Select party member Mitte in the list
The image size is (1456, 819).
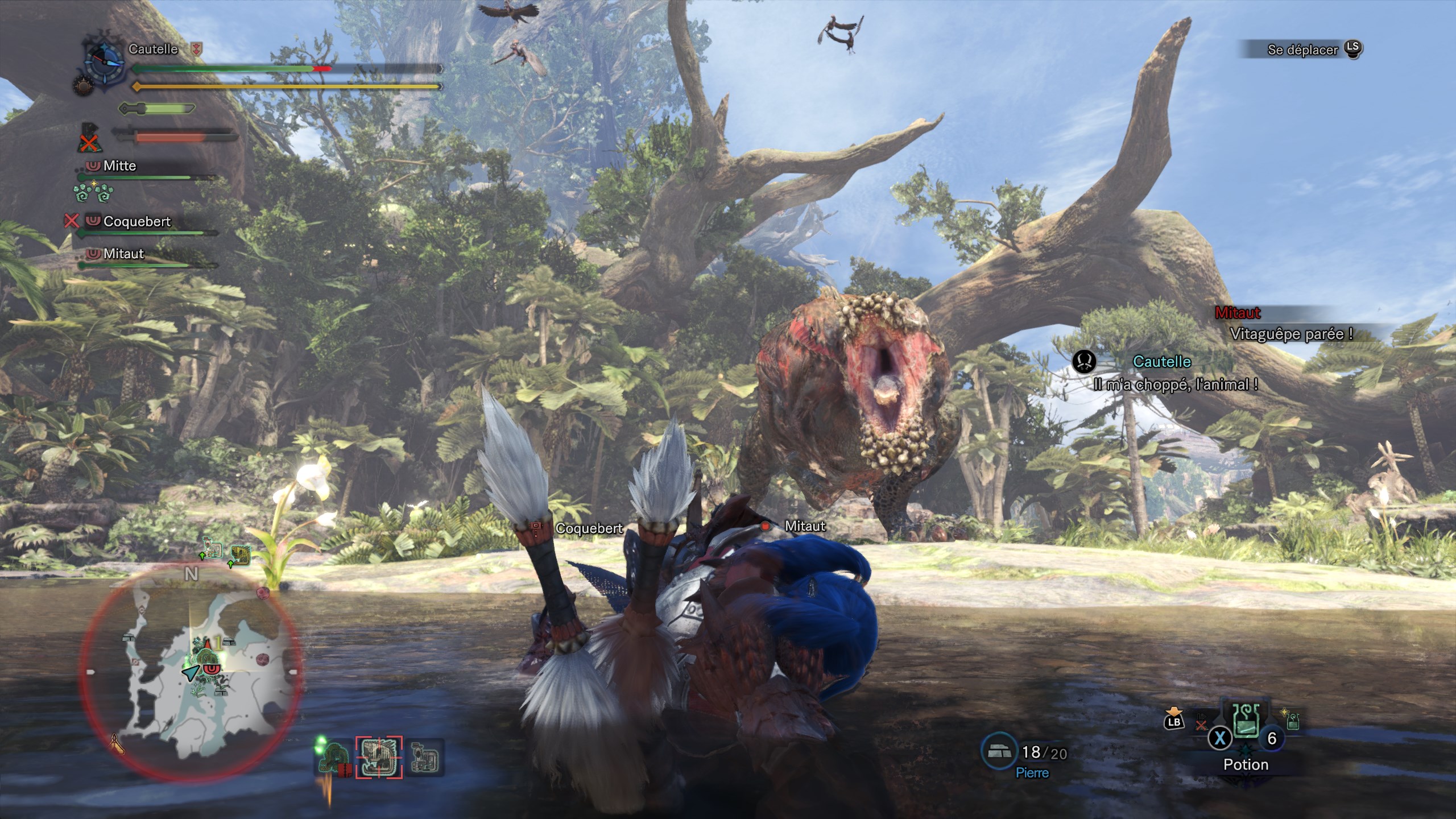(x=119, y=166)
